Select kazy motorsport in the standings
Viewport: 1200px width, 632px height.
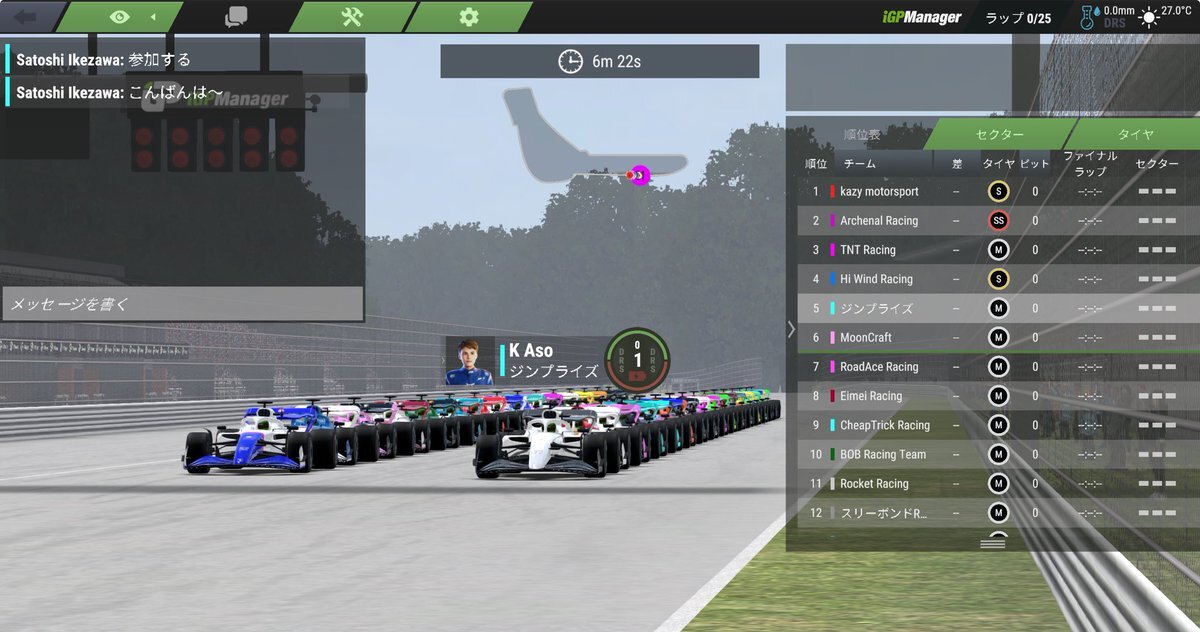click(x=879, y=191)
